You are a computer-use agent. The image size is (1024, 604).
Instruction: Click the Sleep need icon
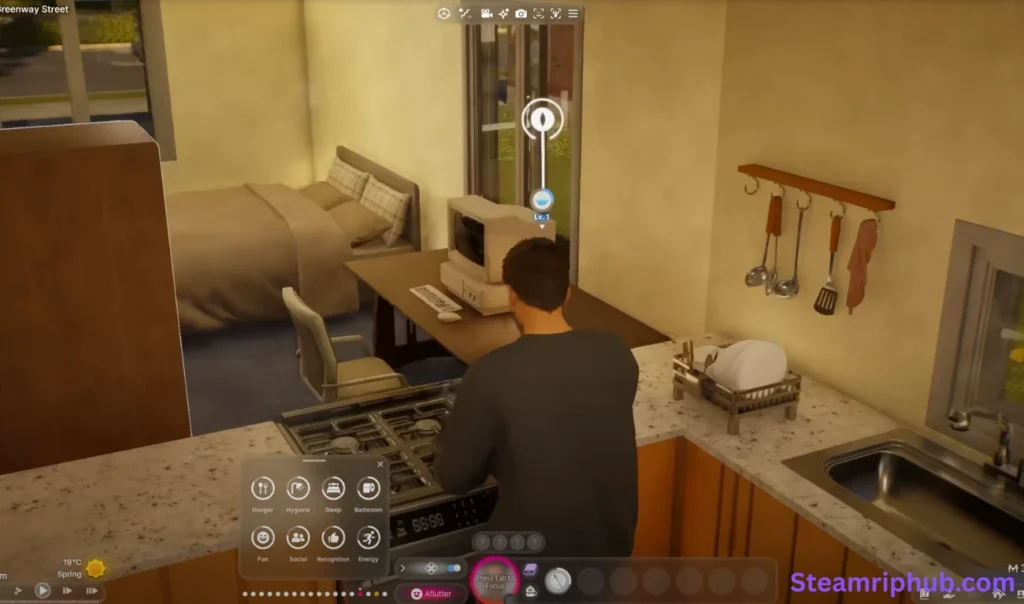(333, 488)
